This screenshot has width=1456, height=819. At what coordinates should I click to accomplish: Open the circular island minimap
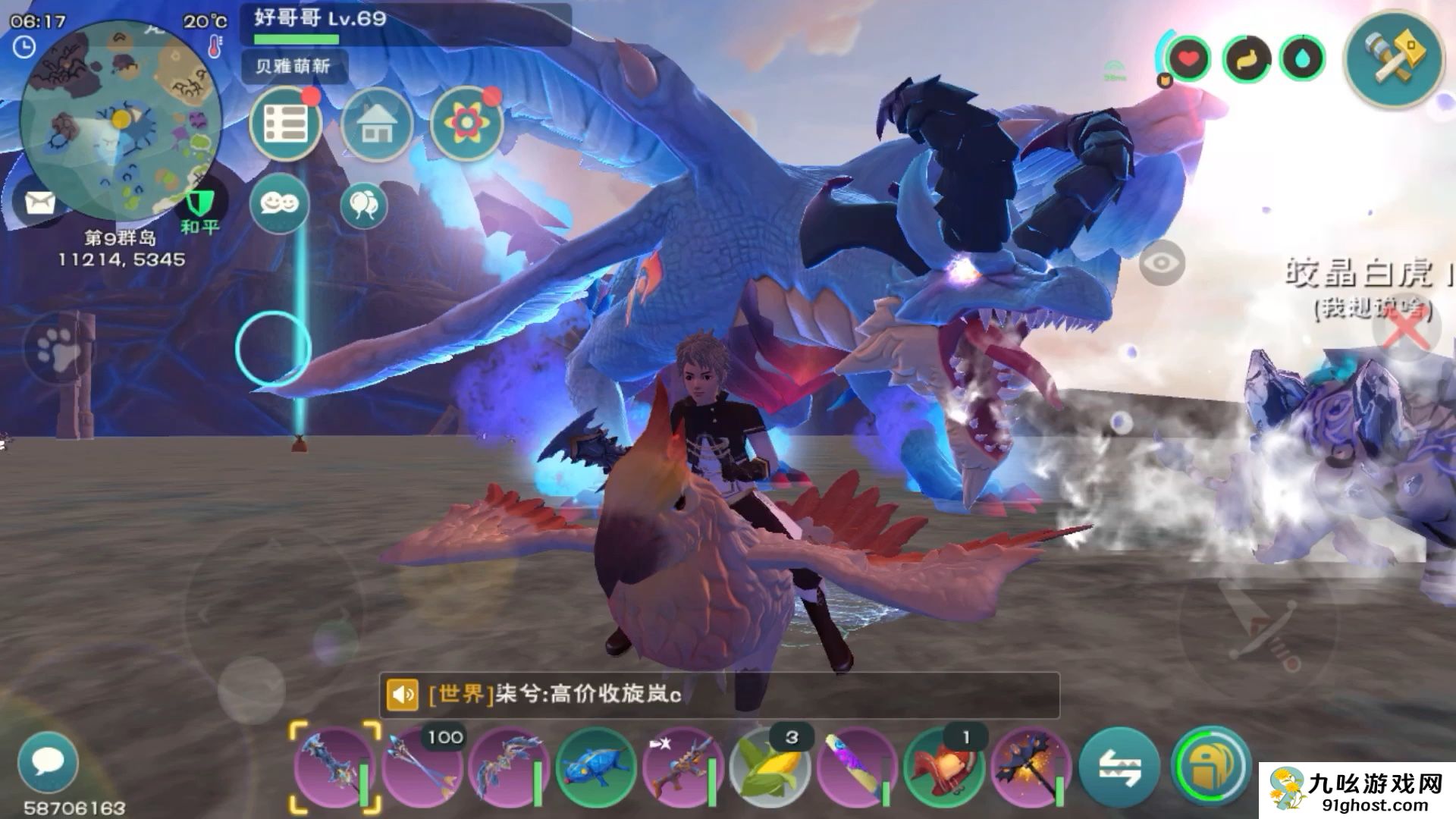pos(120,121)
